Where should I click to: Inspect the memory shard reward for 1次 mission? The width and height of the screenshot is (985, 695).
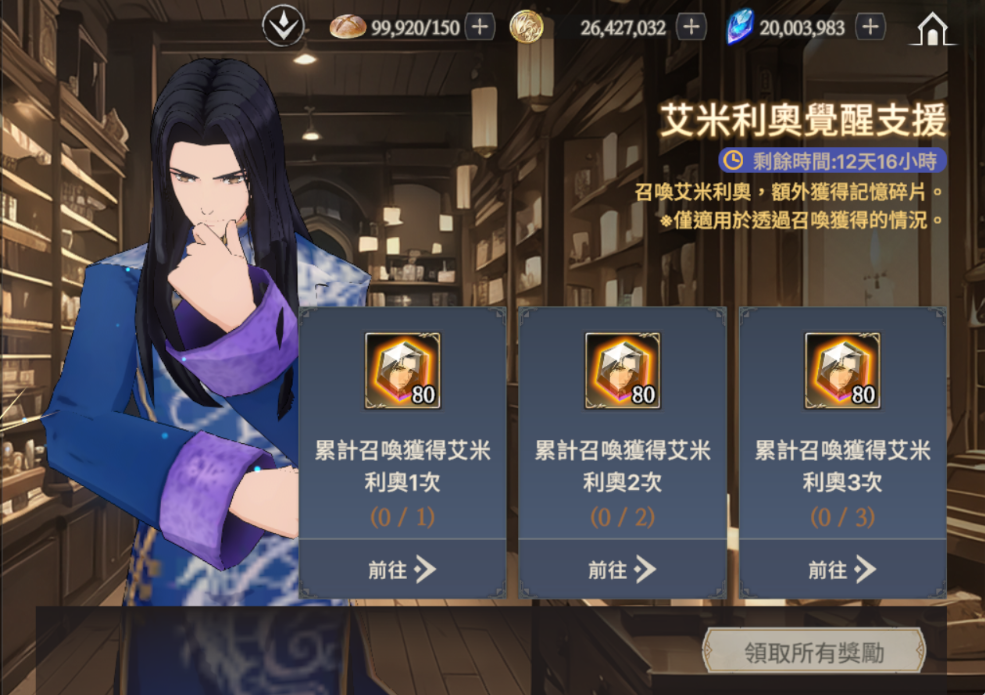pyautogui.click(x=402, y=371)
